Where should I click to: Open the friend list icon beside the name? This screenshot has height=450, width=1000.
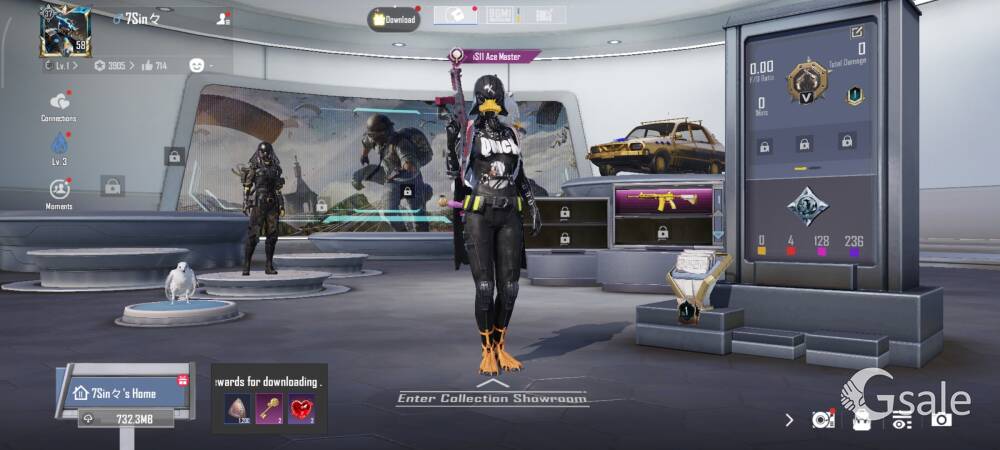point(222,18)
